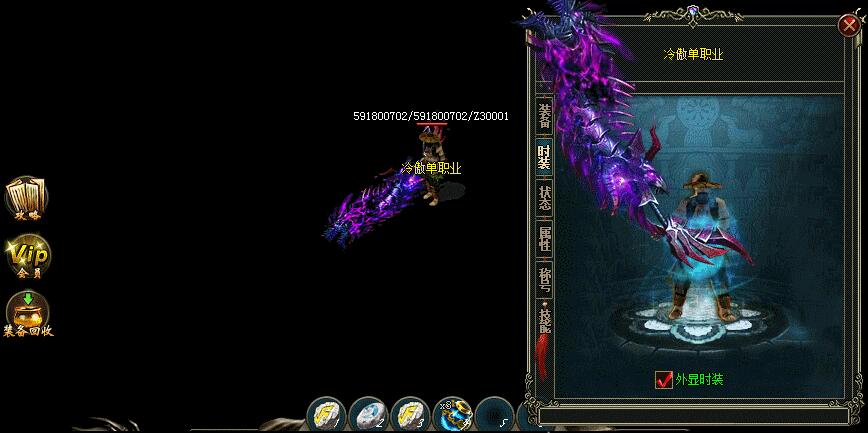Close the character panel
This screenshot has height=433, width=868.
click(850, 27)
